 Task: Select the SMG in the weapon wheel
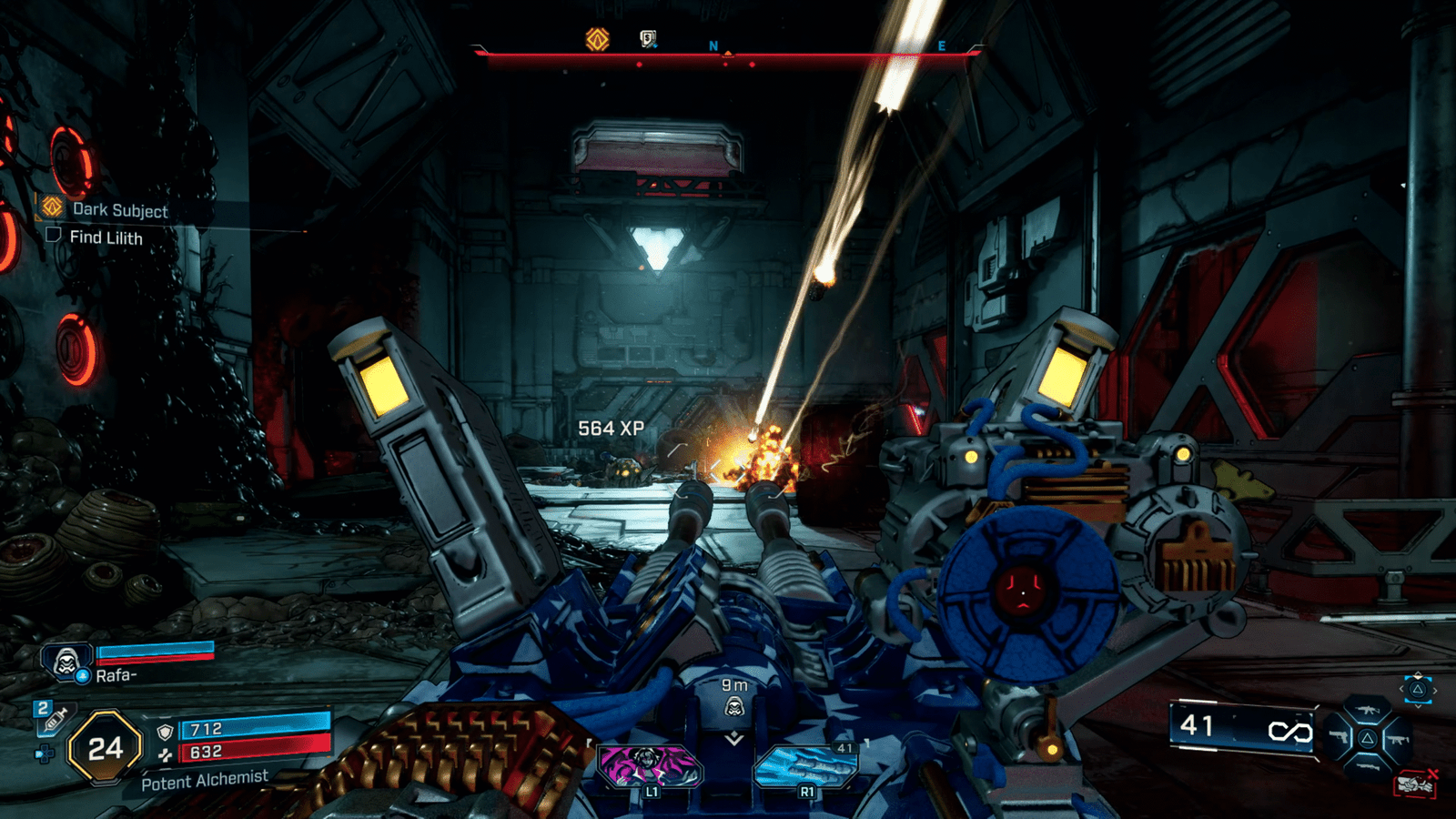tap(1397, 739)
